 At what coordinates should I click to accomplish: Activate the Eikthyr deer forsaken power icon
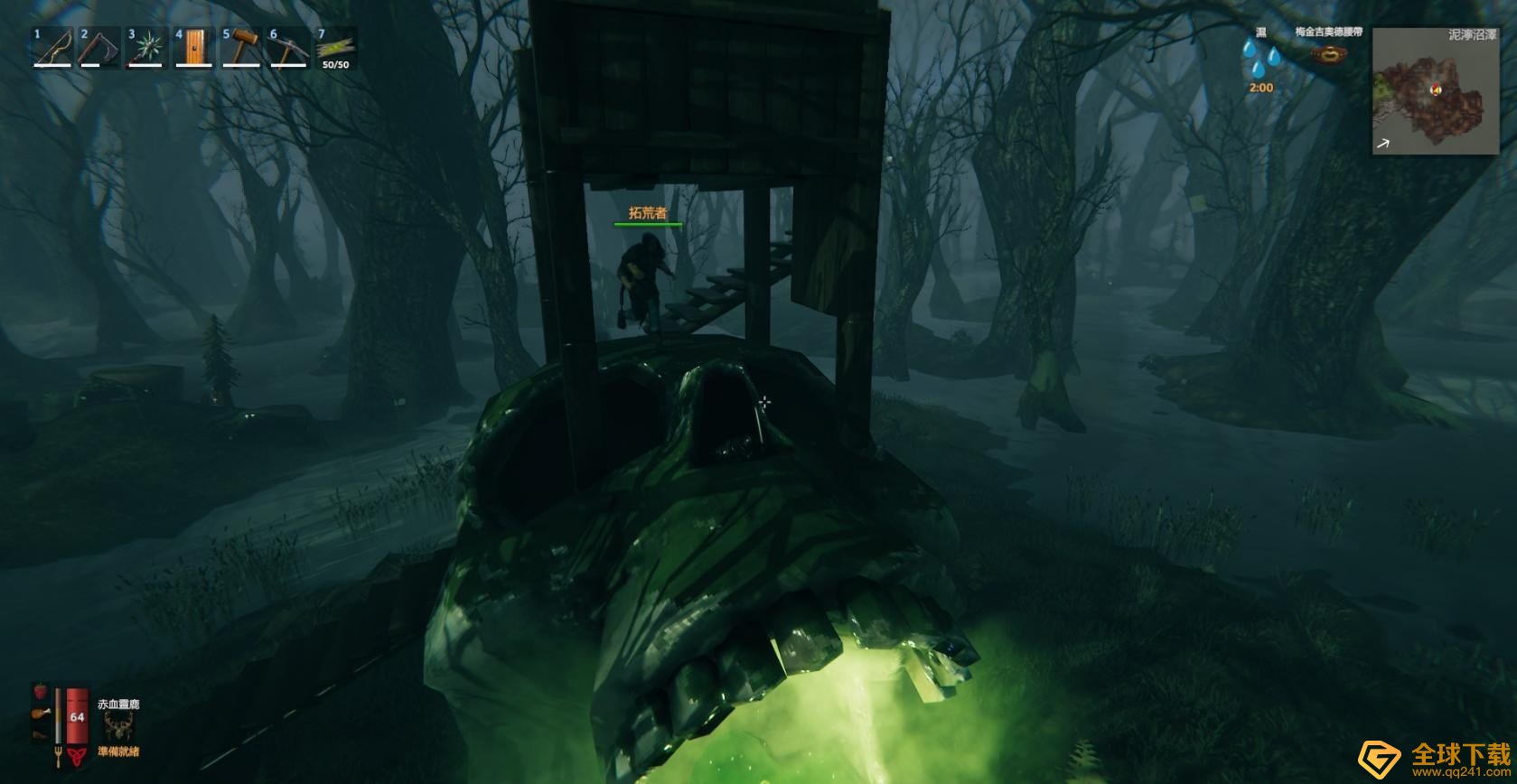[118, 727]
